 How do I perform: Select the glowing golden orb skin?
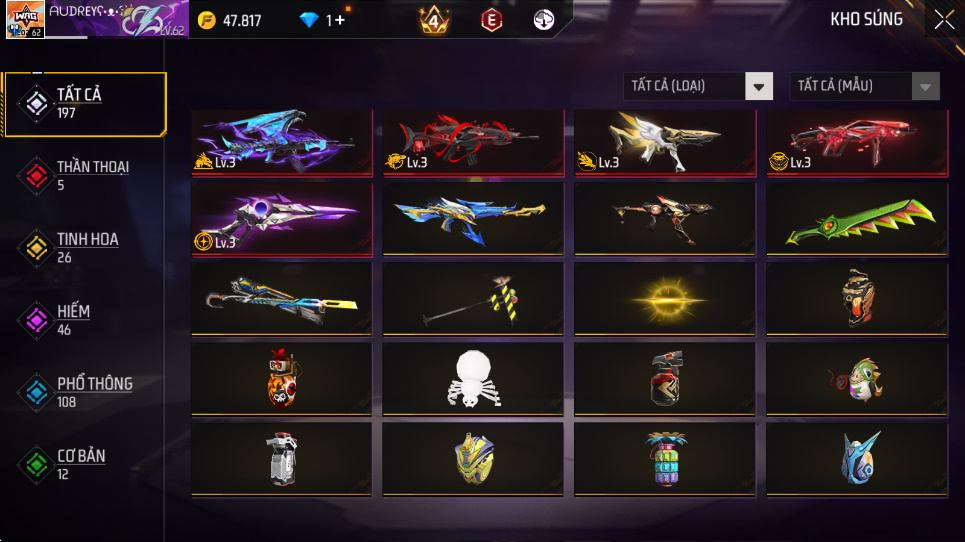[x=664, y=299]
